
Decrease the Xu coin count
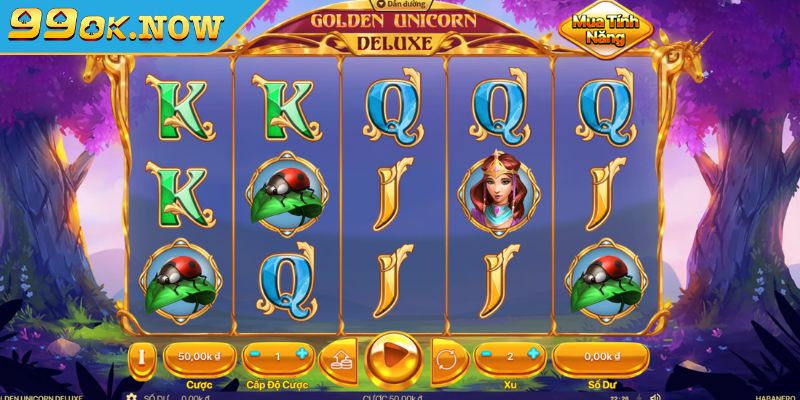click(486, 355)
